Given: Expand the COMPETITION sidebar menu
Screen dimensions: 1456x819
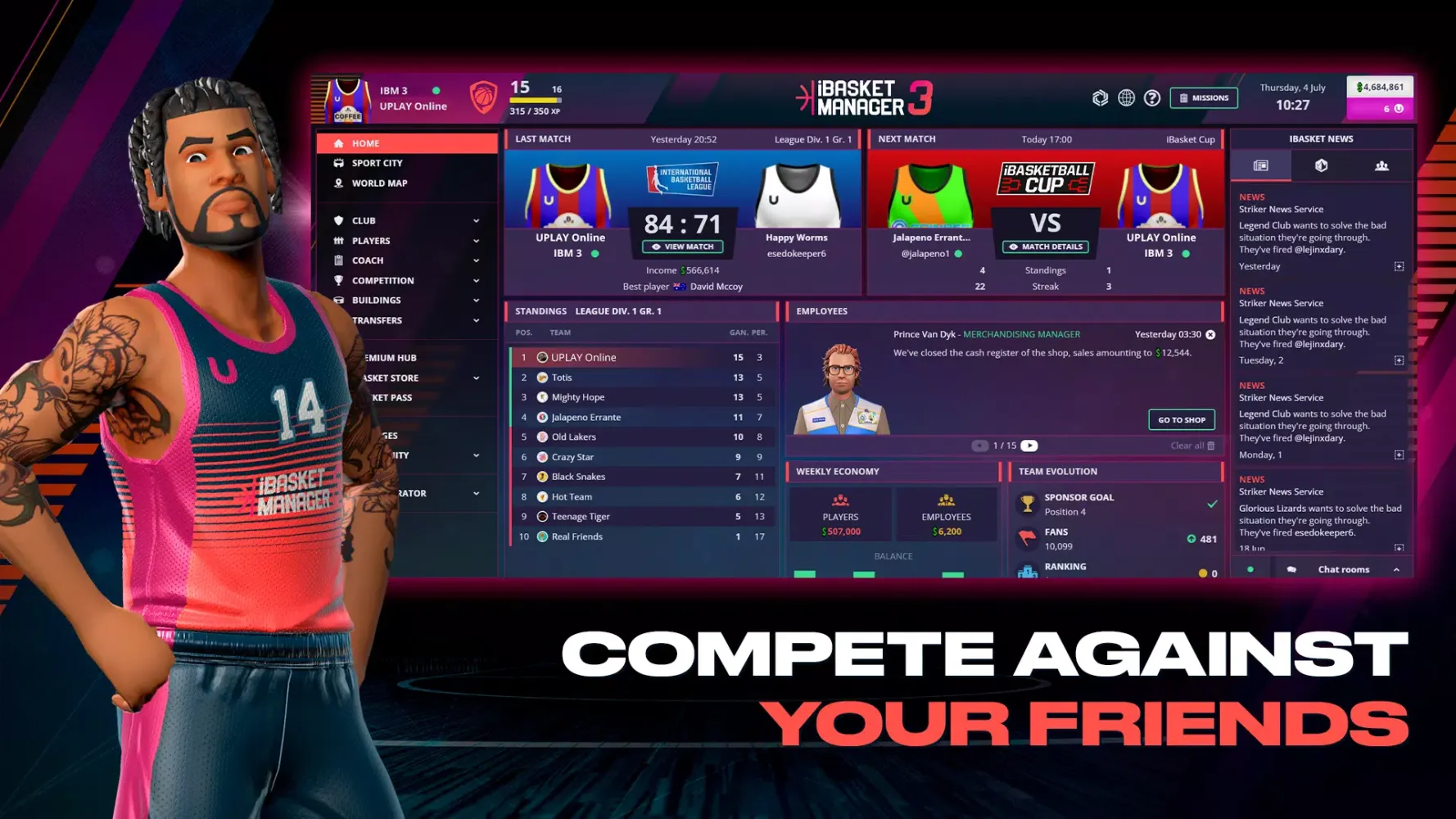Looking at the screenshot, I should tap(477, 280).
